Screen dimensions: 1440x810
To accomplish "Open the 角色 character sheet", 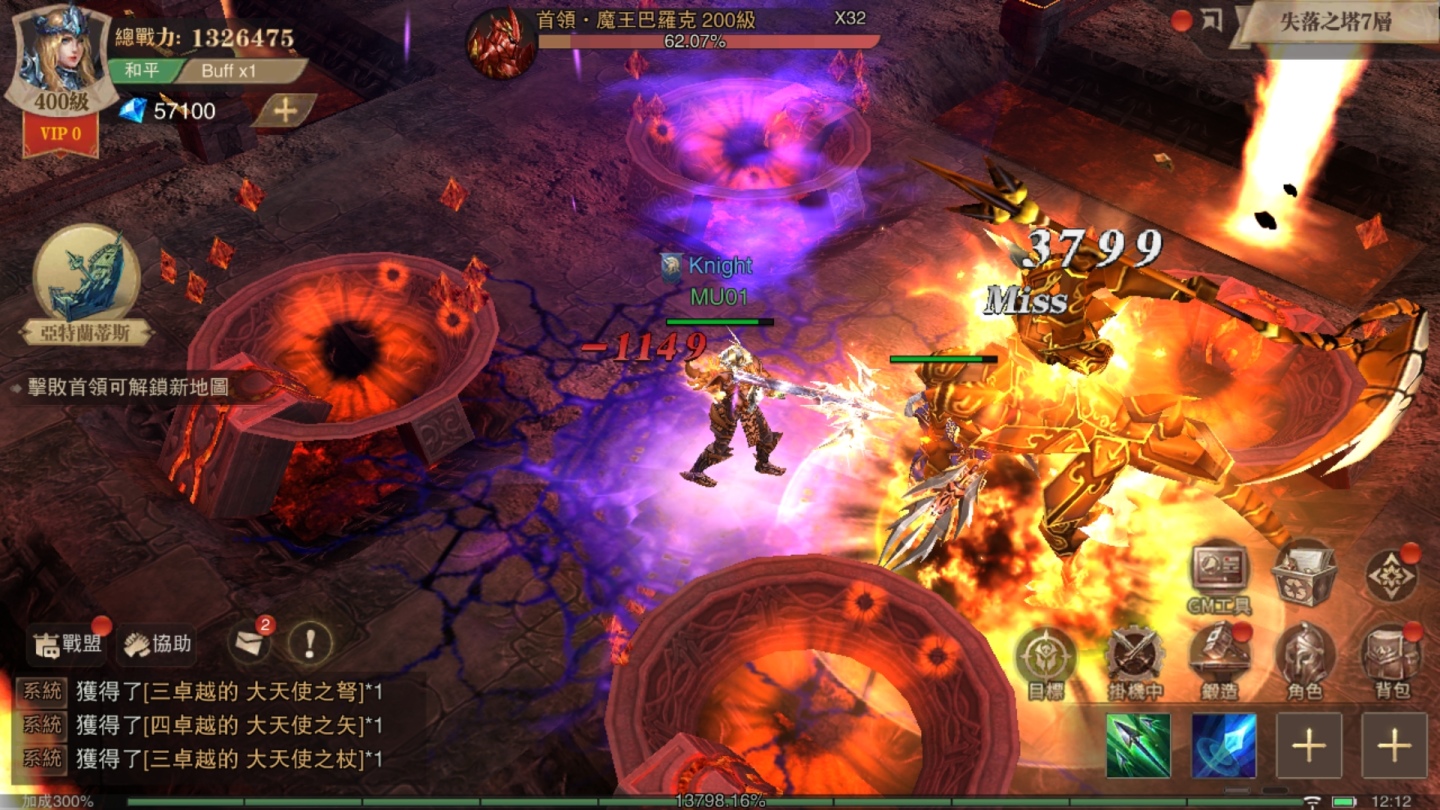I will coord(1305,662).
